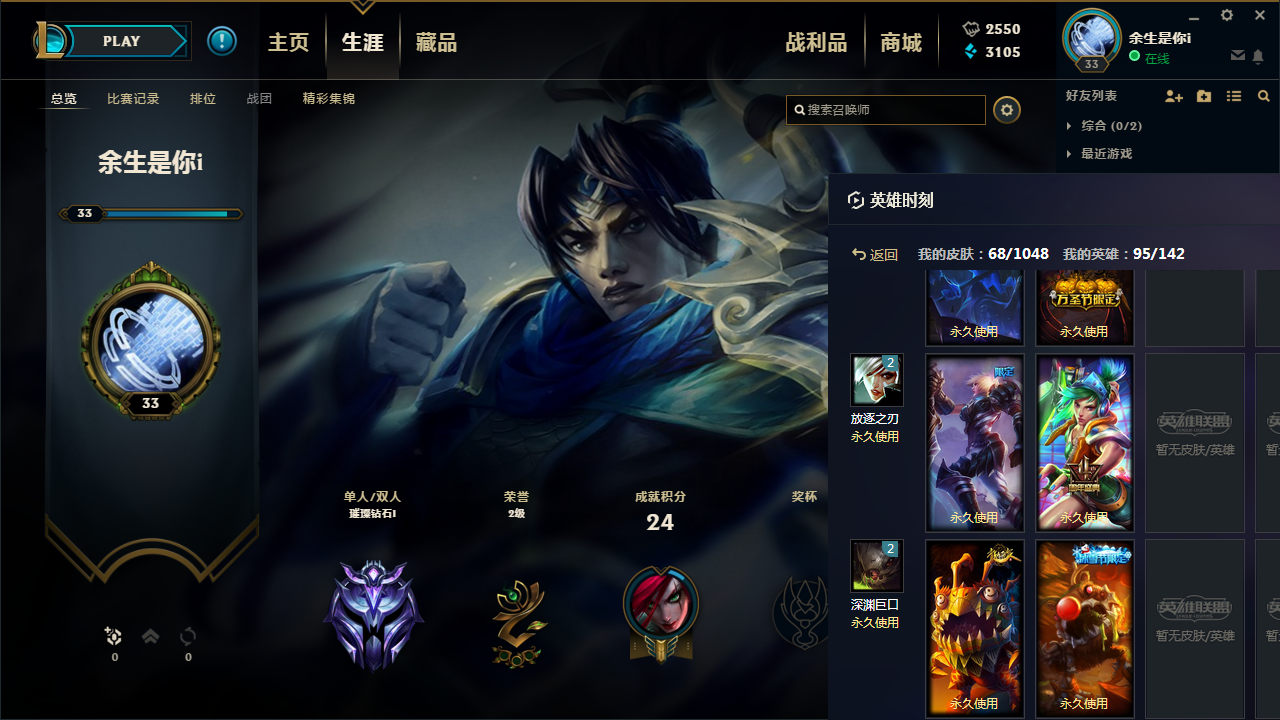The width and height of the screenshot is (1280, 720).
Task: Open the mail envelope icon
Action: click(1238, 55)
